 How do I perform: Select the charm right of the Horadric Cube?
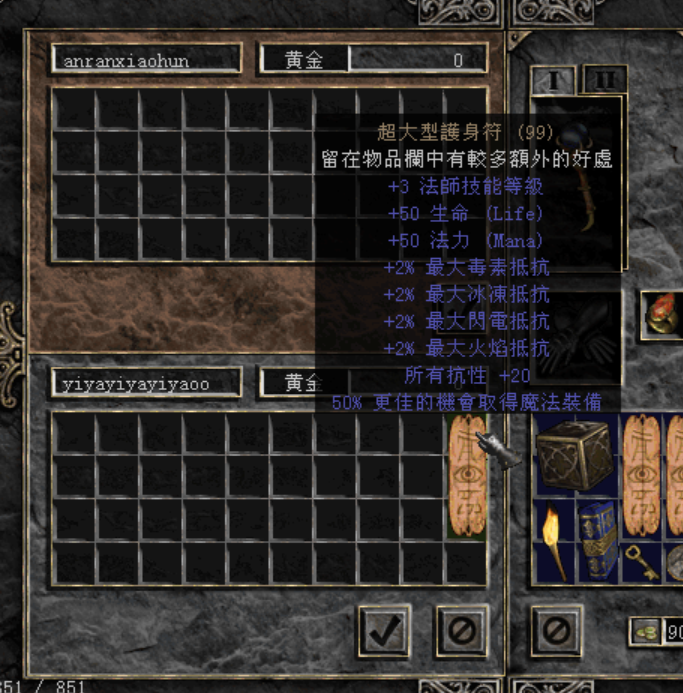[x=642, y=478]
